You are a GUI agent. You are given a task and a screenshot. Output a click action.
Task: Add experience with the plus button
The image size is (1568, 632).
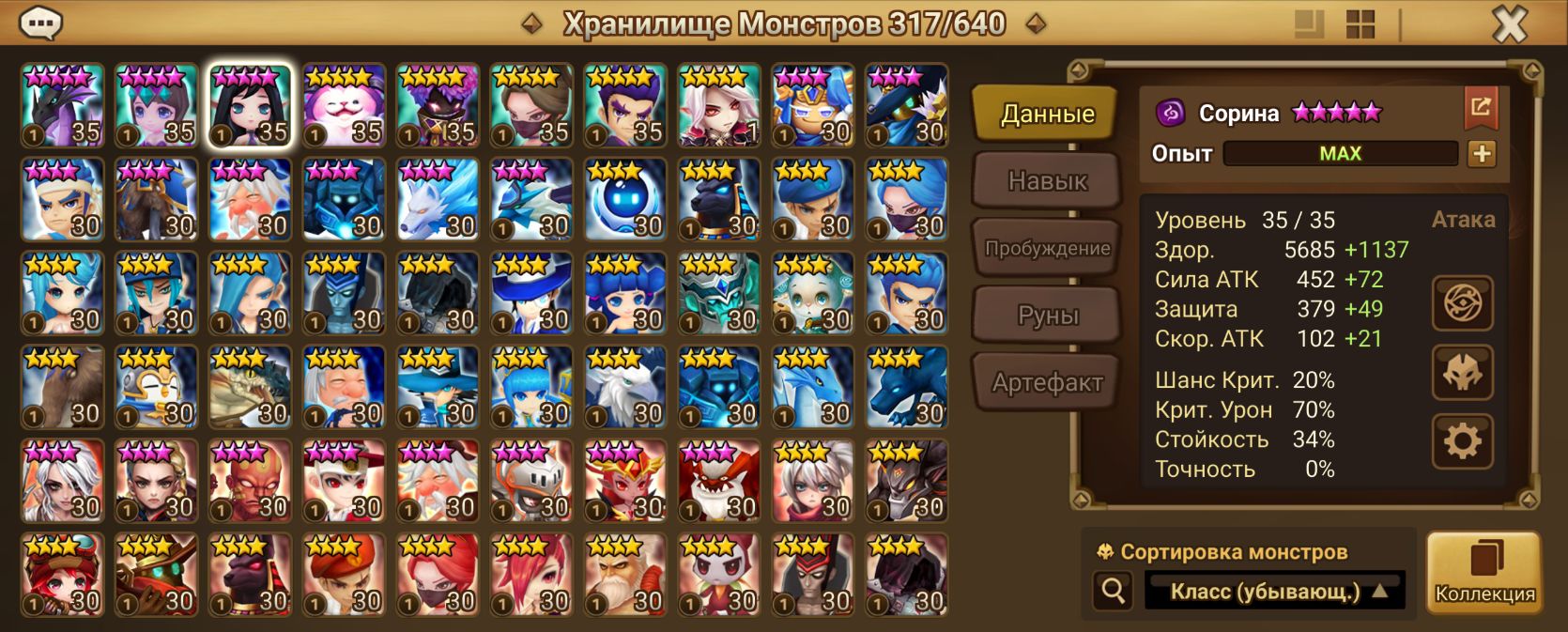(1482, 154)
